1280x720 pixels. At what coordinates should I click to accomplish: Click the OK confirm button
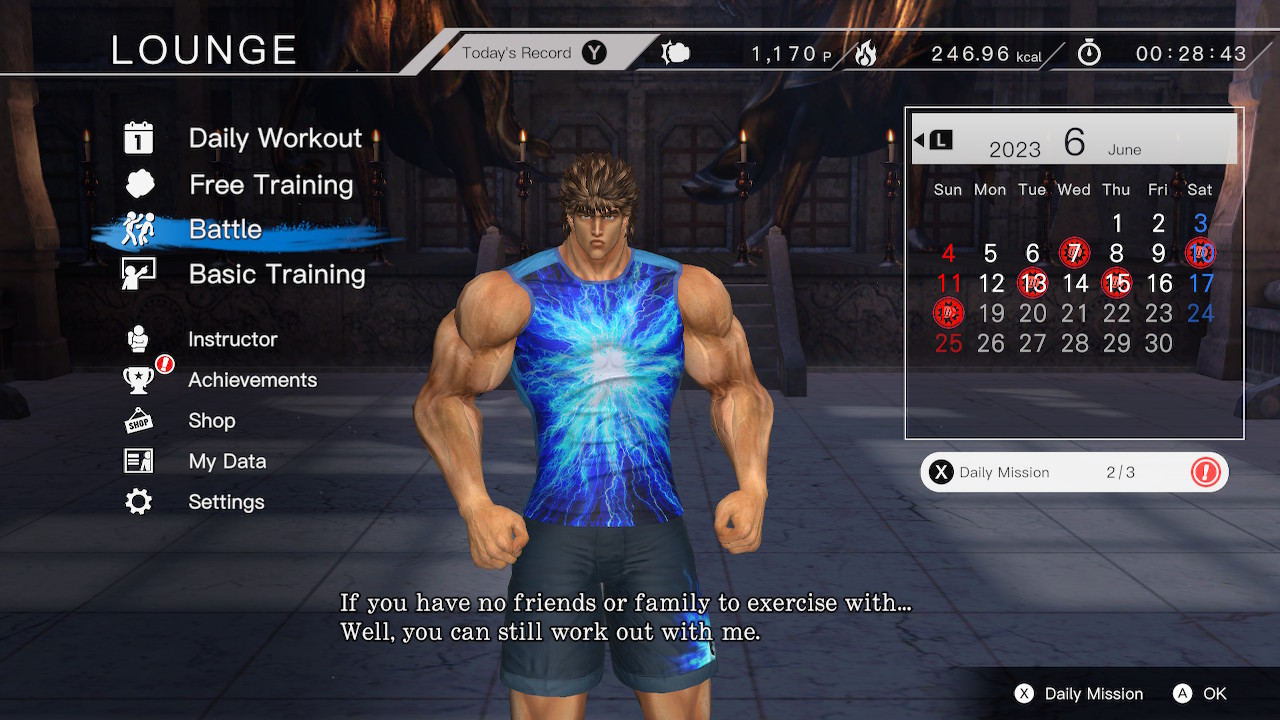coord(1200,693)
